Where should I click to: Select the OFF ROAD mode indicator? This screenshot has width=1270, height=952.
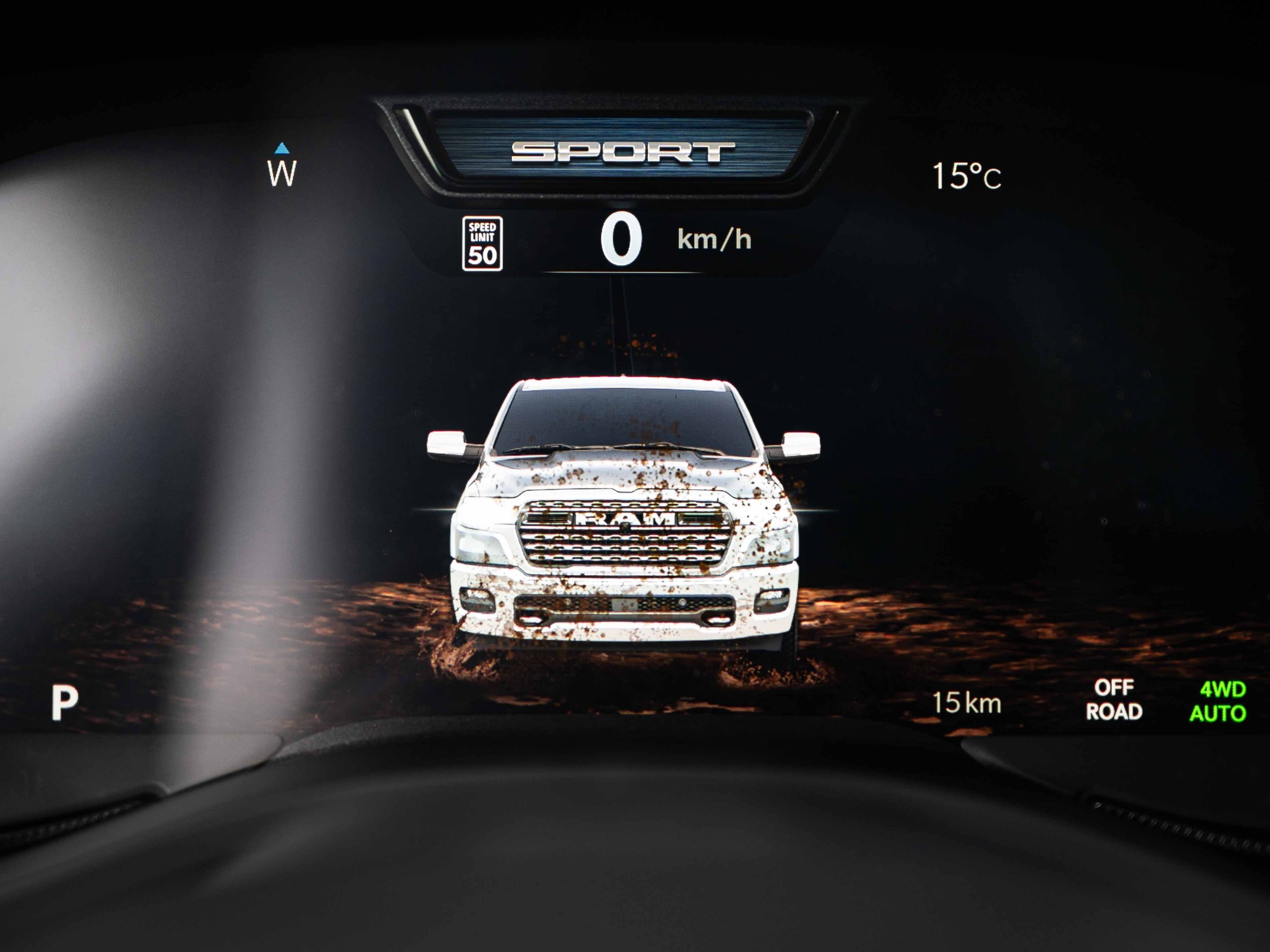[1114, 700]
